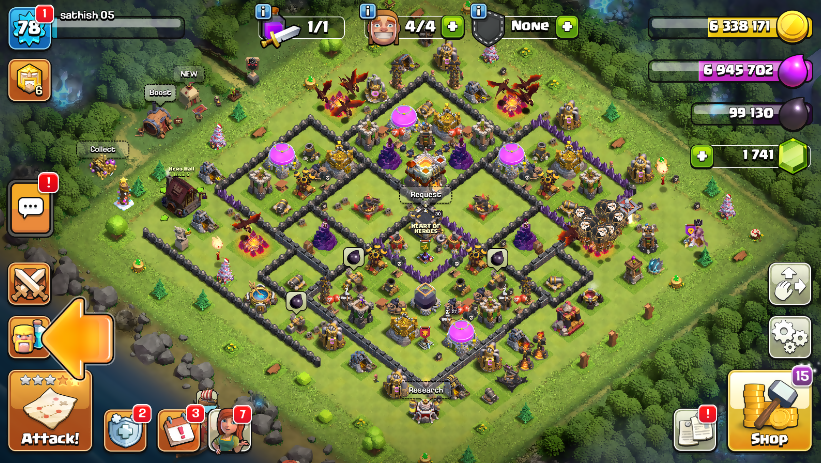Open the red-haired villager icon
This screenshot has height=463, width=821.
tap(228, 430)
